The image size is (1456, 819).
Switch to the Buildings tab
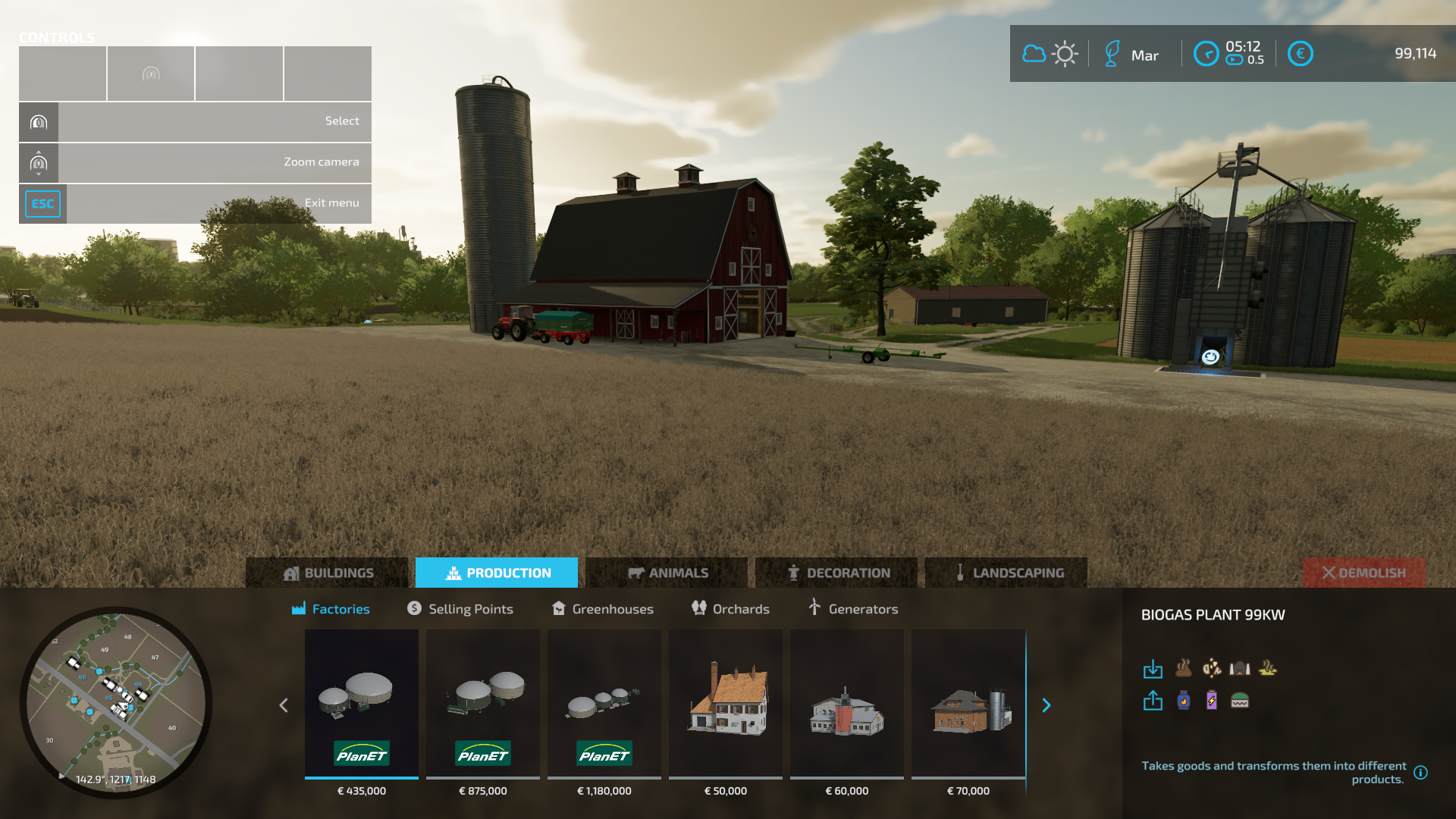(328, 573)
